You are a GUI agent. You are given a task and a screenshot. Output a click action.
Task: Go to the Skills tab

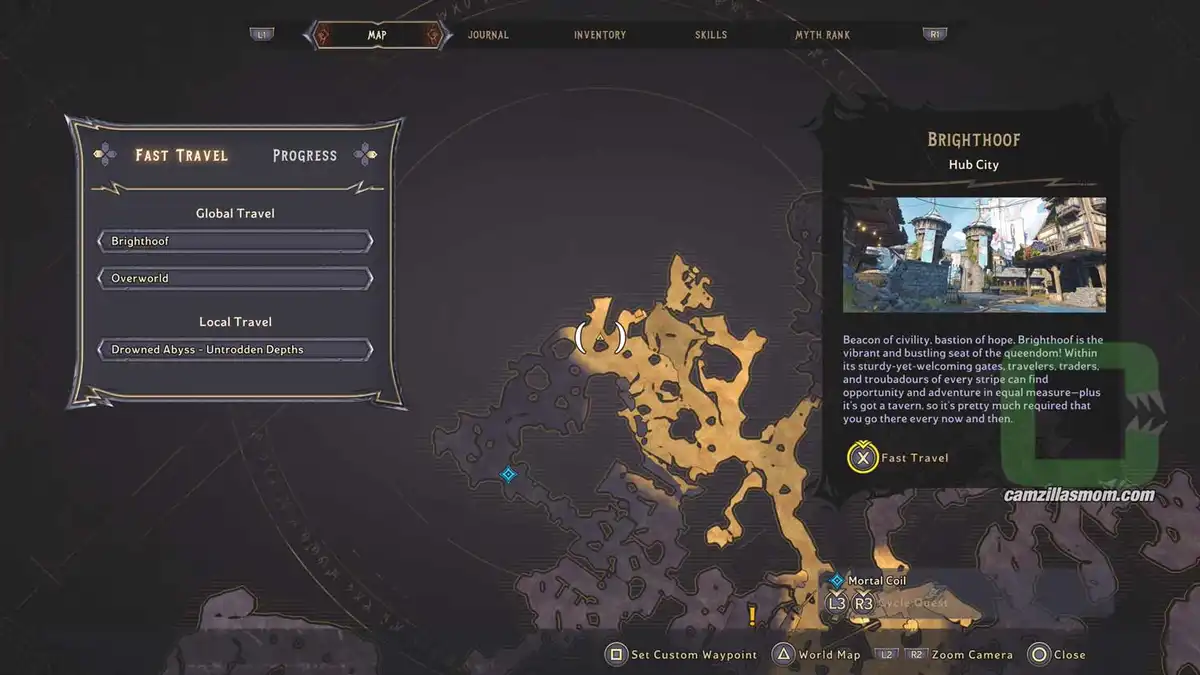coord(711,35)
